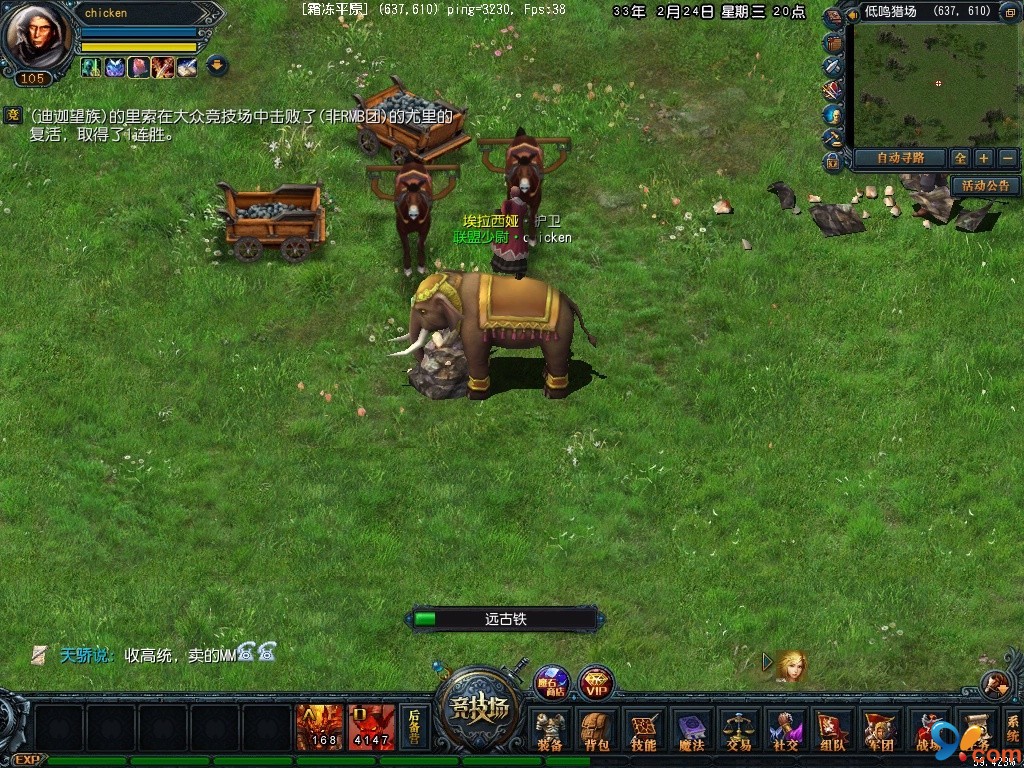The height and width of the screenshot is (768, 1024).
Task: Open the 交易 trade menu
Action: tap(738, 730)
